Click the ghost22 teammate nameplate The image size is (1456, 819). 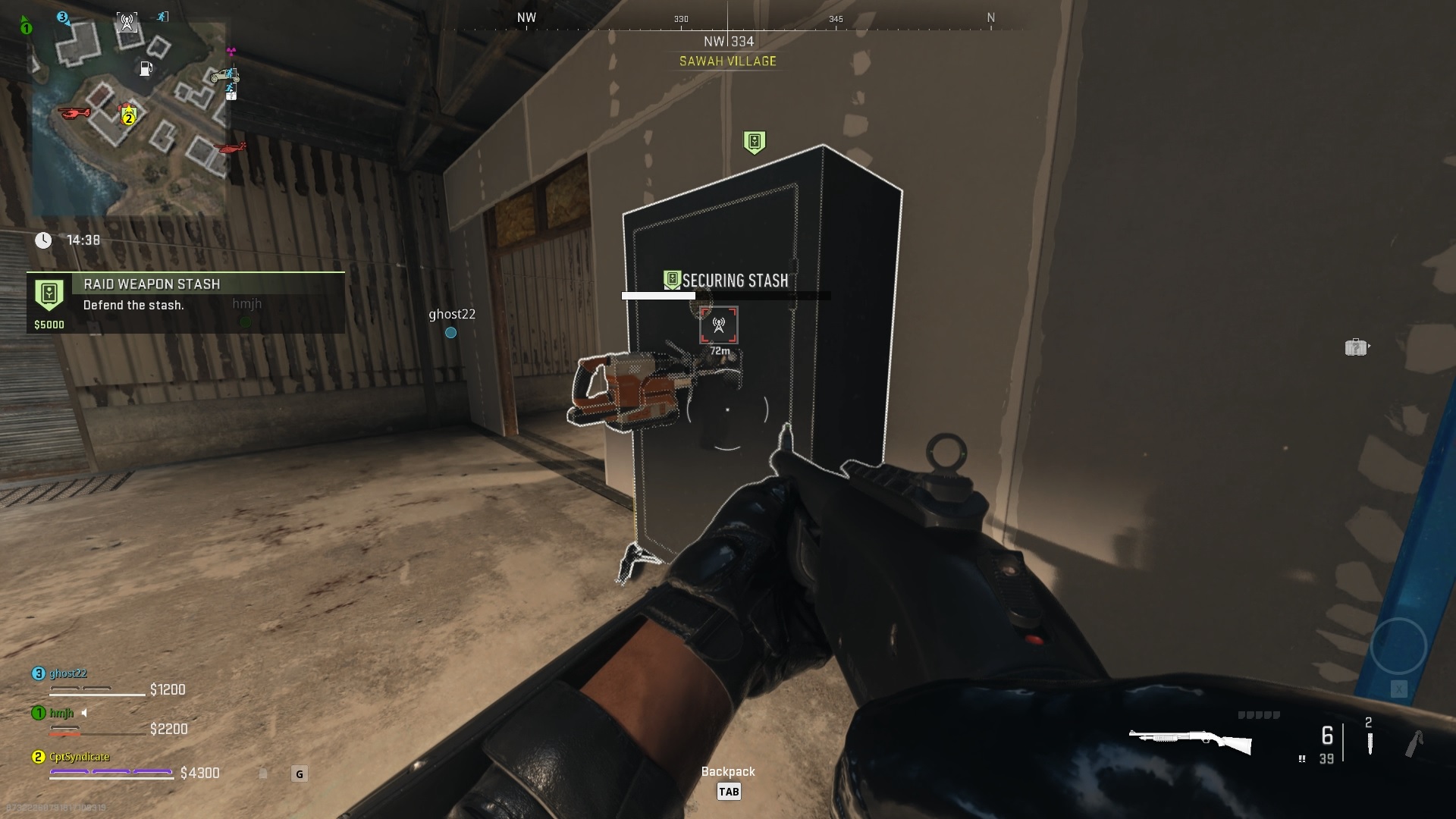(x=452, y=314)
